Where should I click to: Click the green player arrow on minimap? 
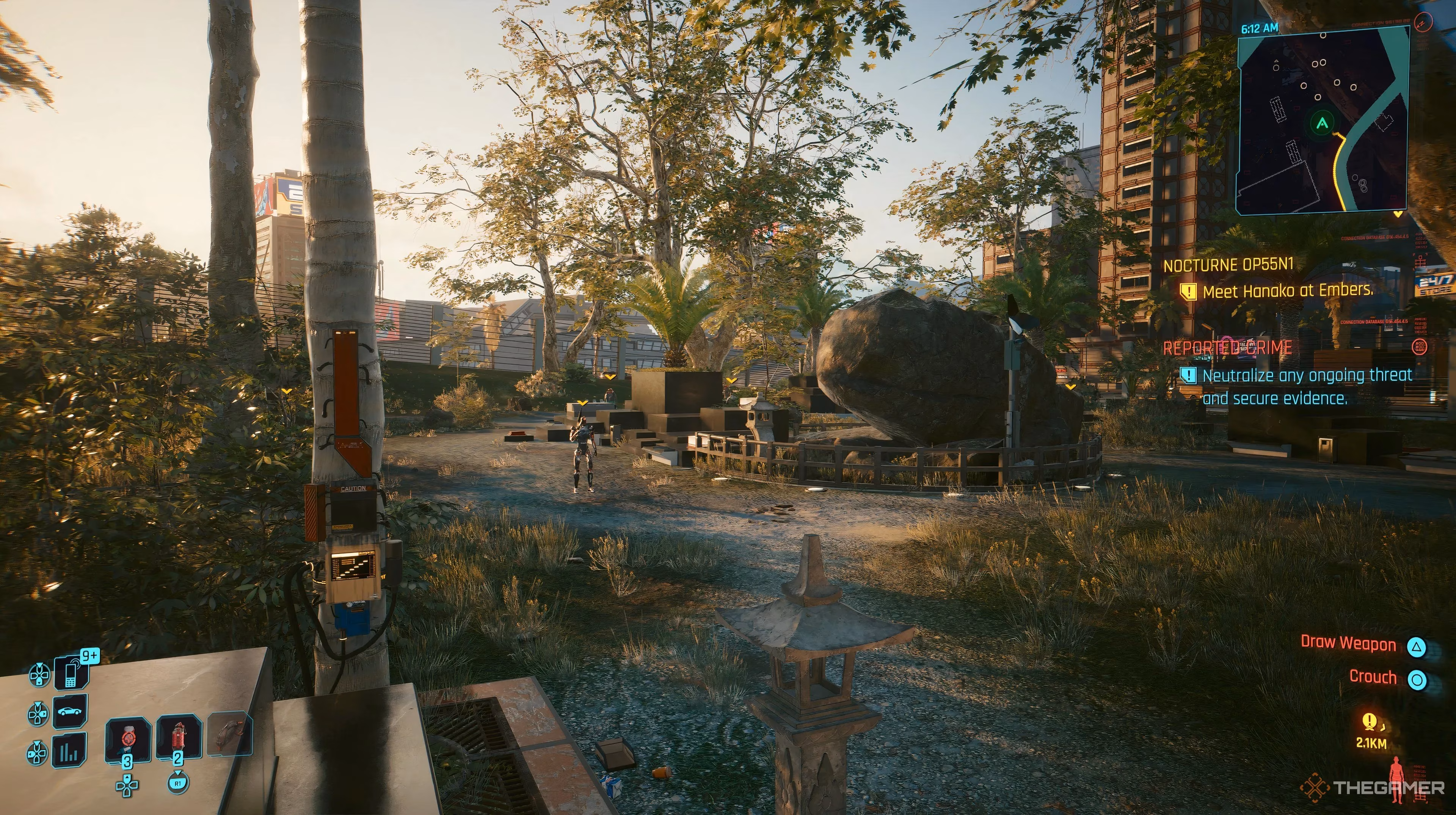coord(1321,122)
